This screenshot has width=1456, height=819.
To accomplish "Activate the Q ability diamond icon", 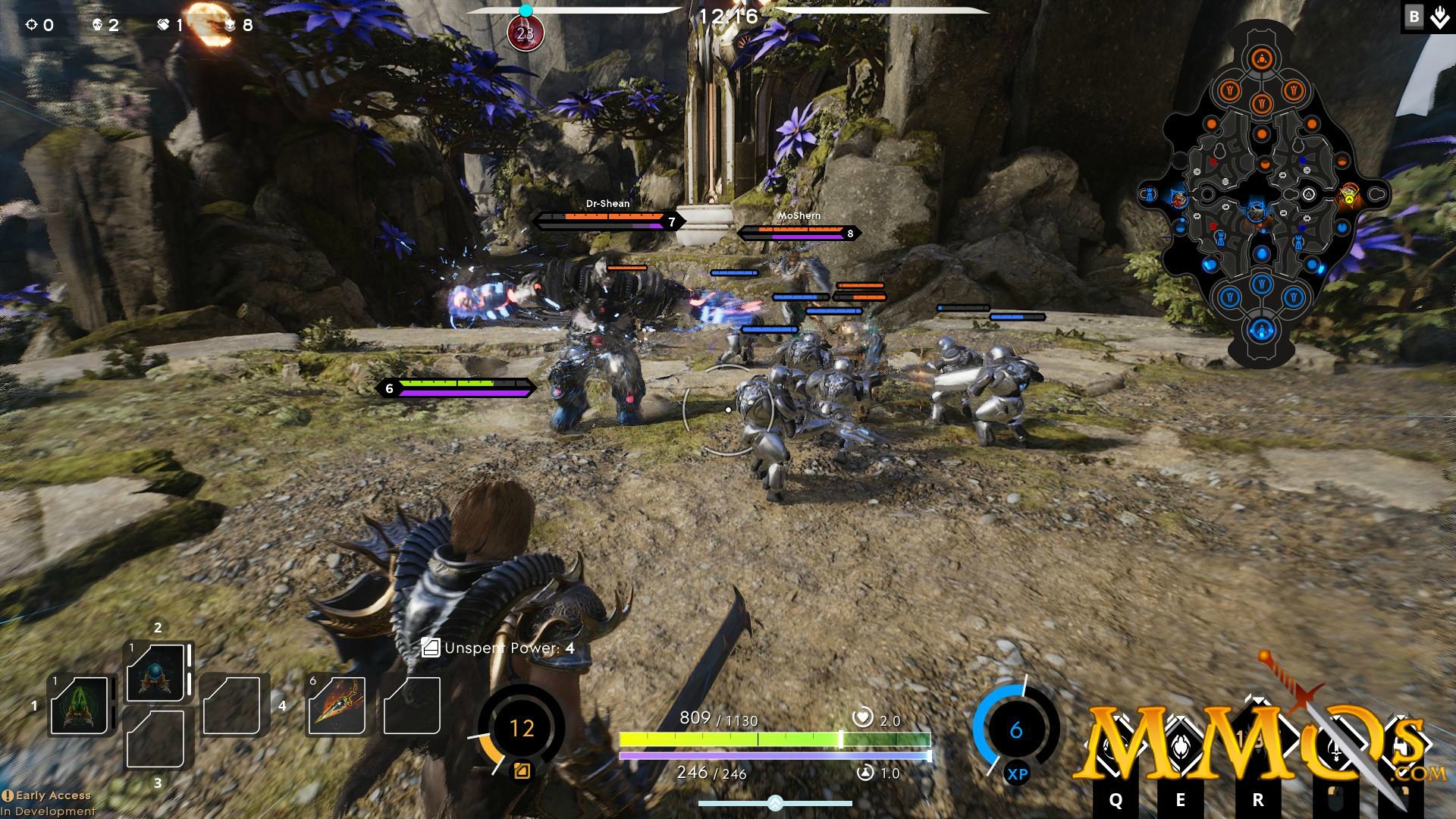I will 1116,747.
